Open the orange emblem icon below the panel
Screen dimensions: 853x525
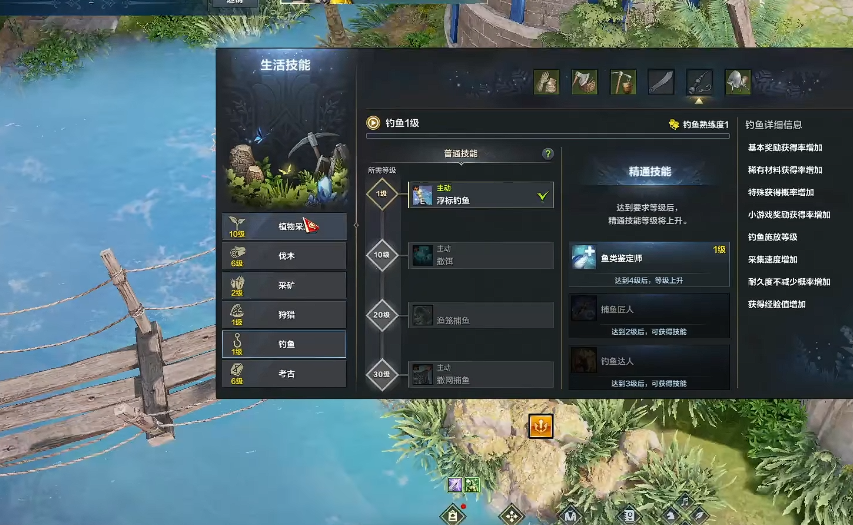[x=540, y=426]
